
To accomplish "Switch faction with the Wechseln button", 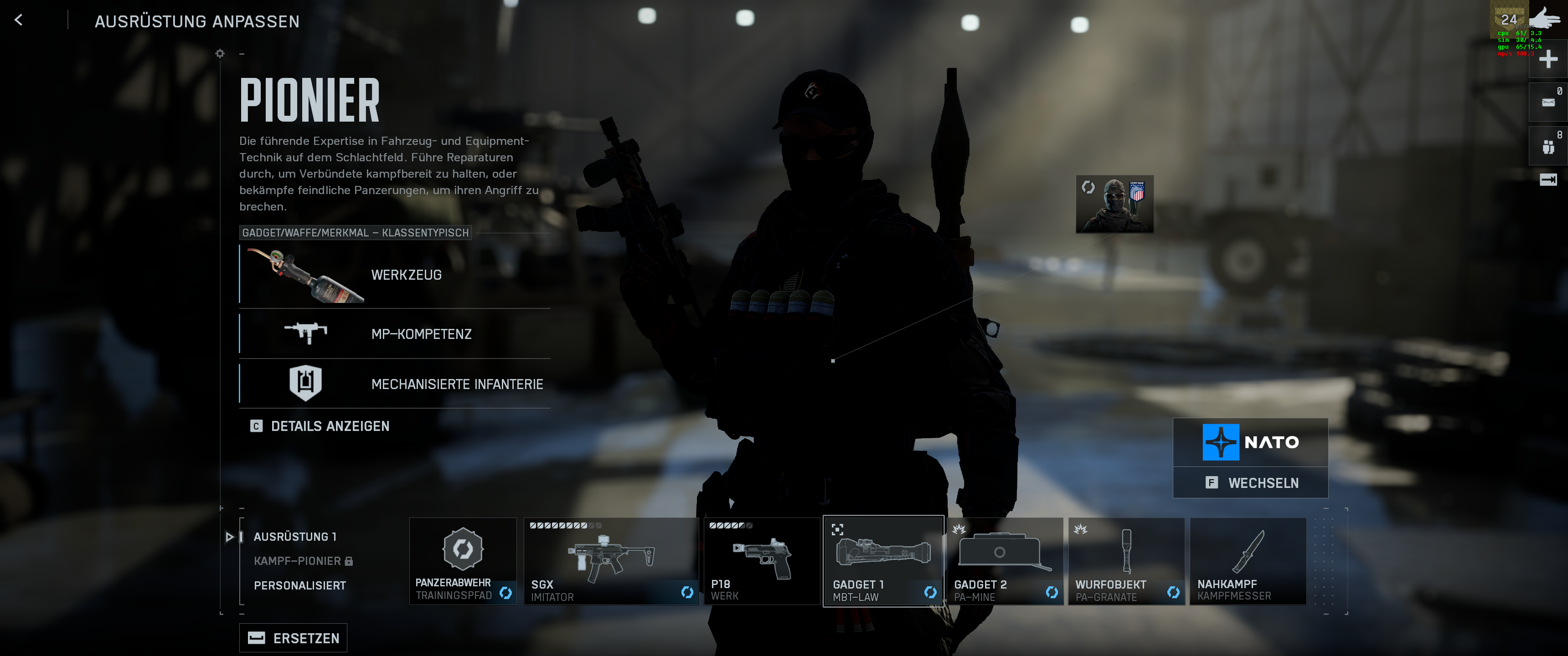I will [1250, 482].
